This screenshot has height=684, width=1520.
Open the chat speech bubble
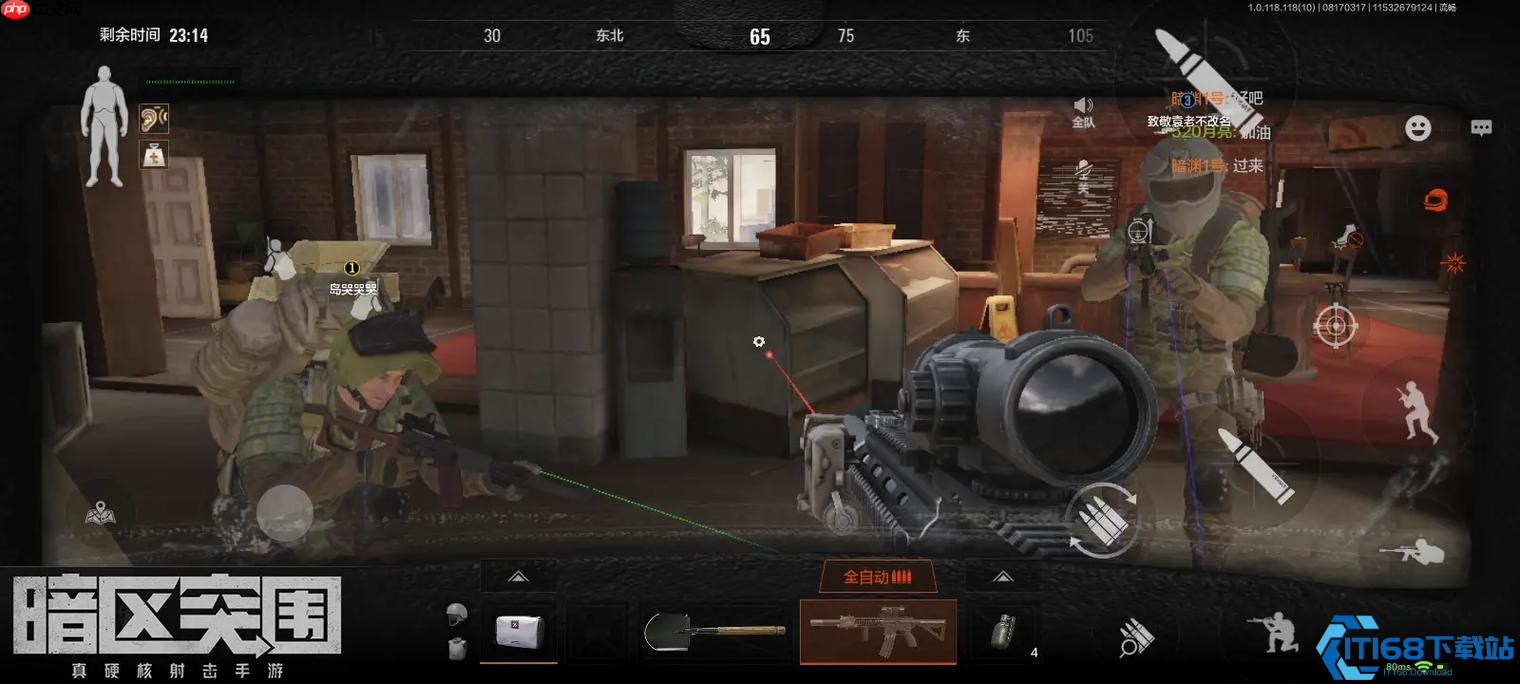tap(1481, 128)
